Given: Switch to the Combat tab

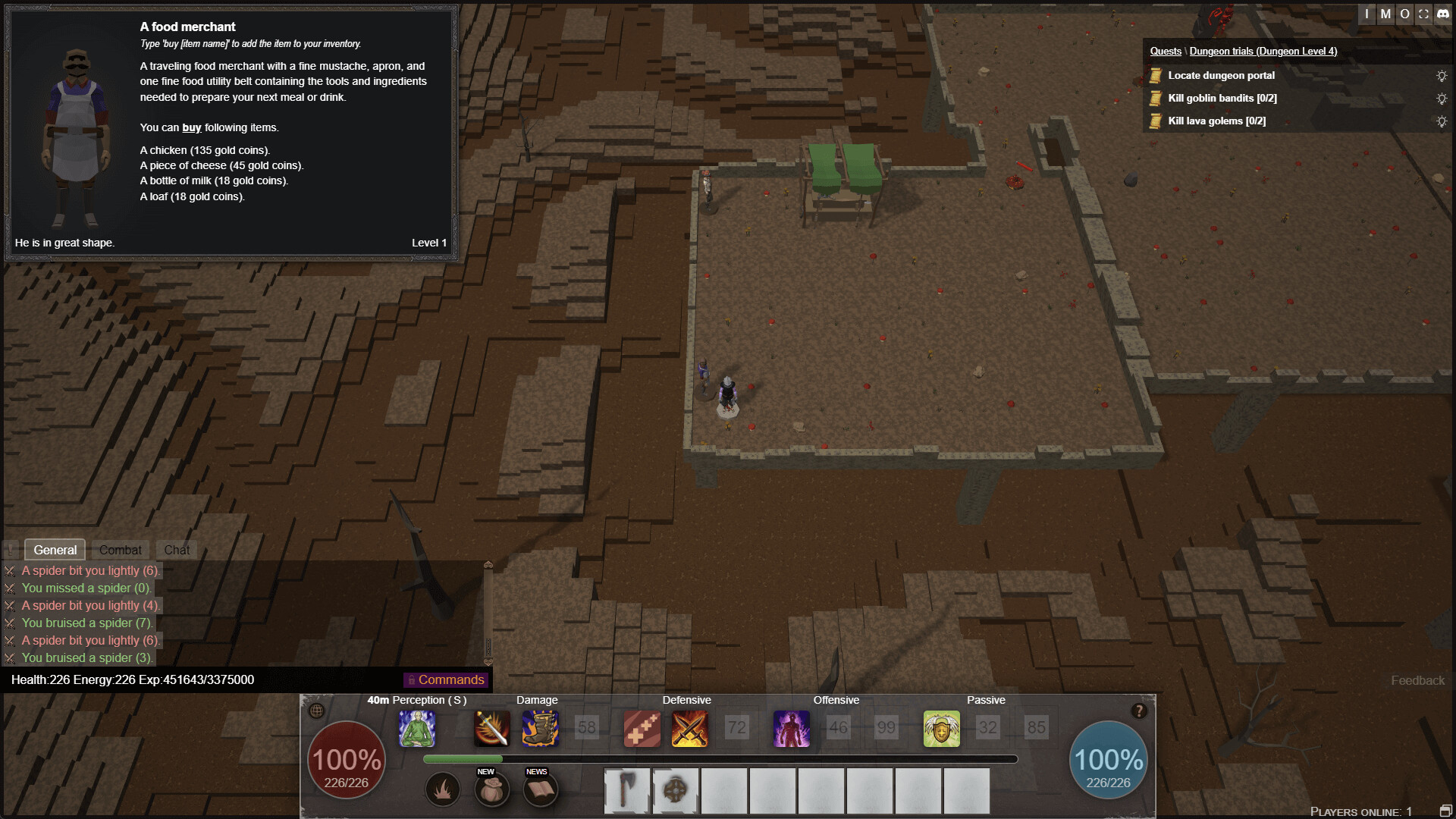Looking at the screenshot, I should (121, 549).
